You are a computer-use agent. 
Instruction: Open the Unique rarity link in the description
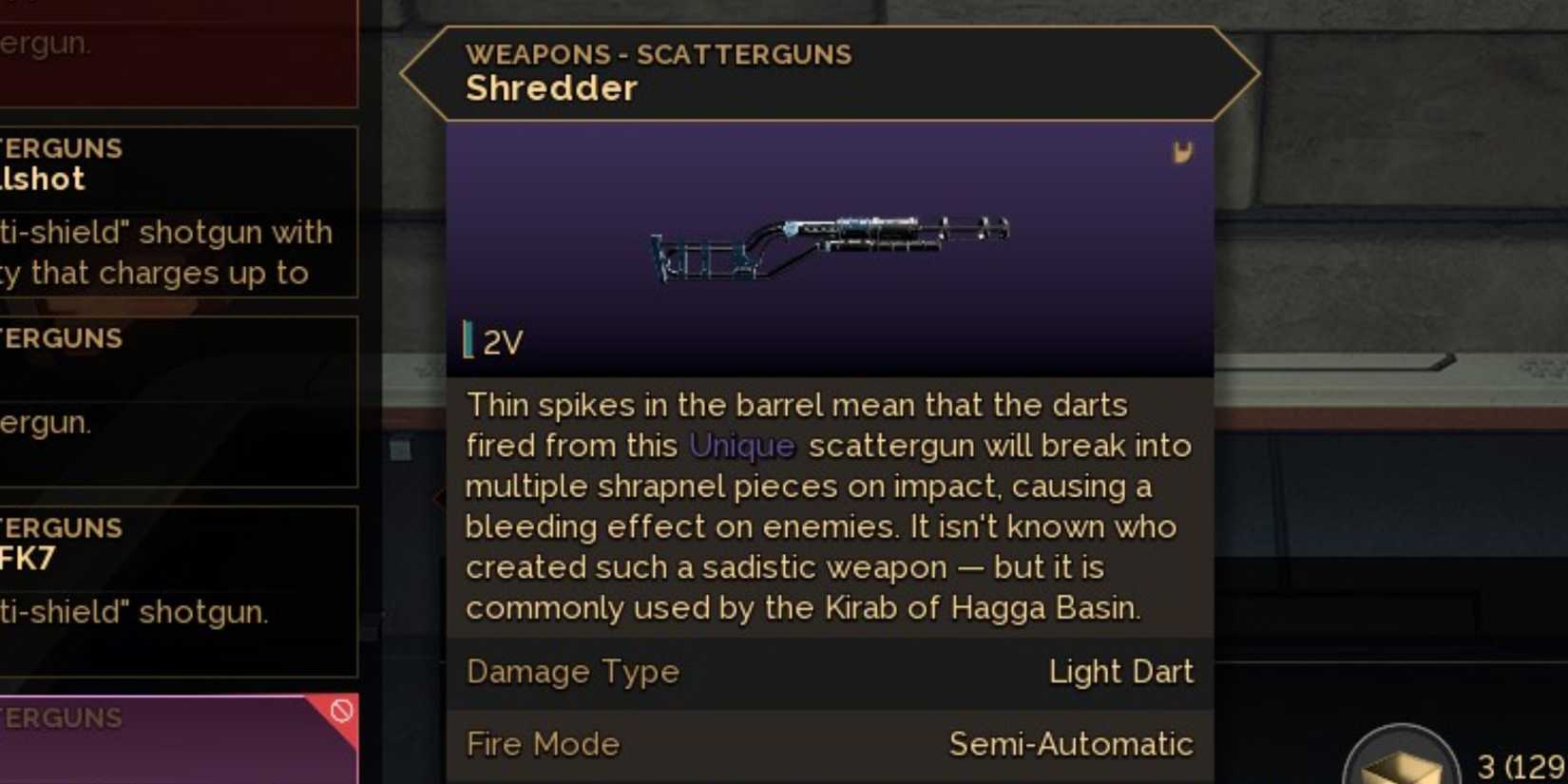(x=740, y=445)
